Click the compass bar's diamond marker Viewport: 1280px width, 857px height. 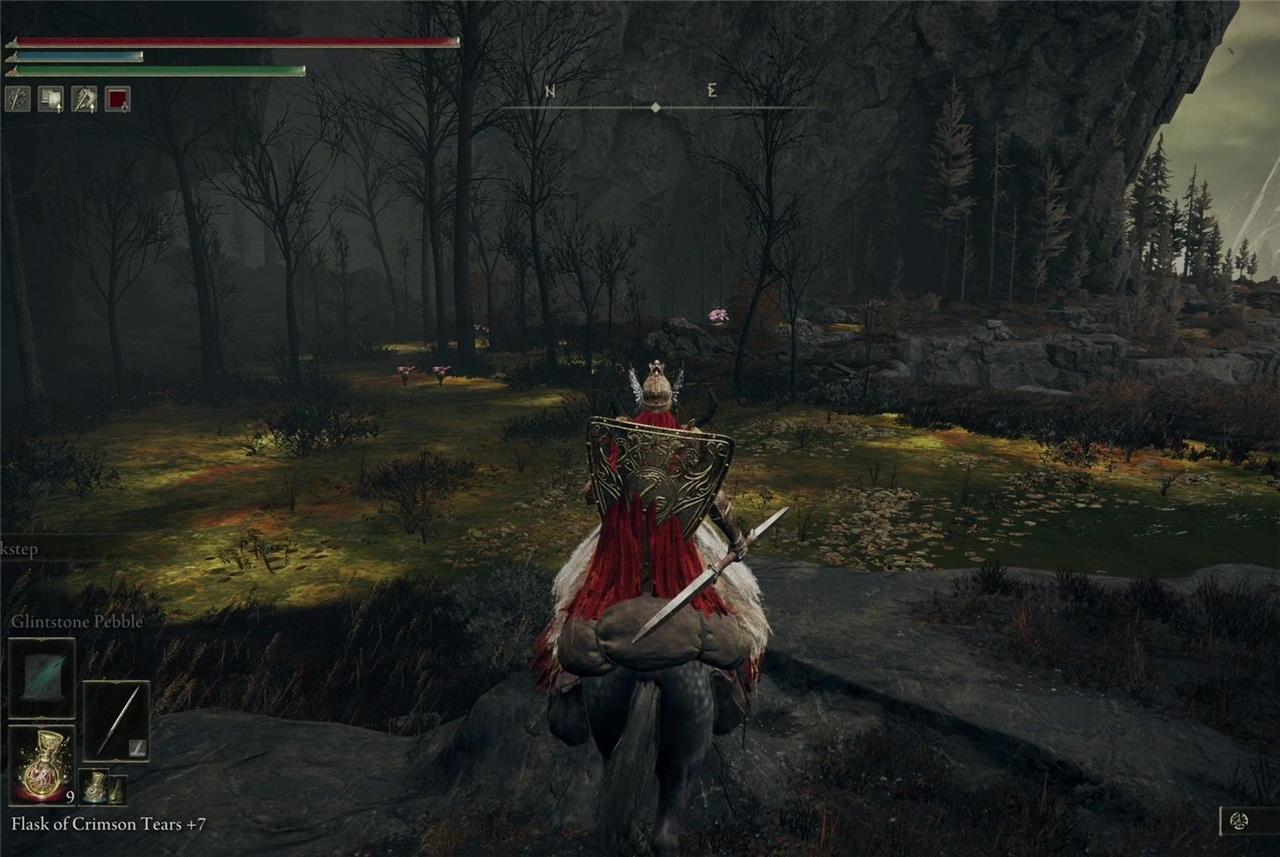(656, 107)
